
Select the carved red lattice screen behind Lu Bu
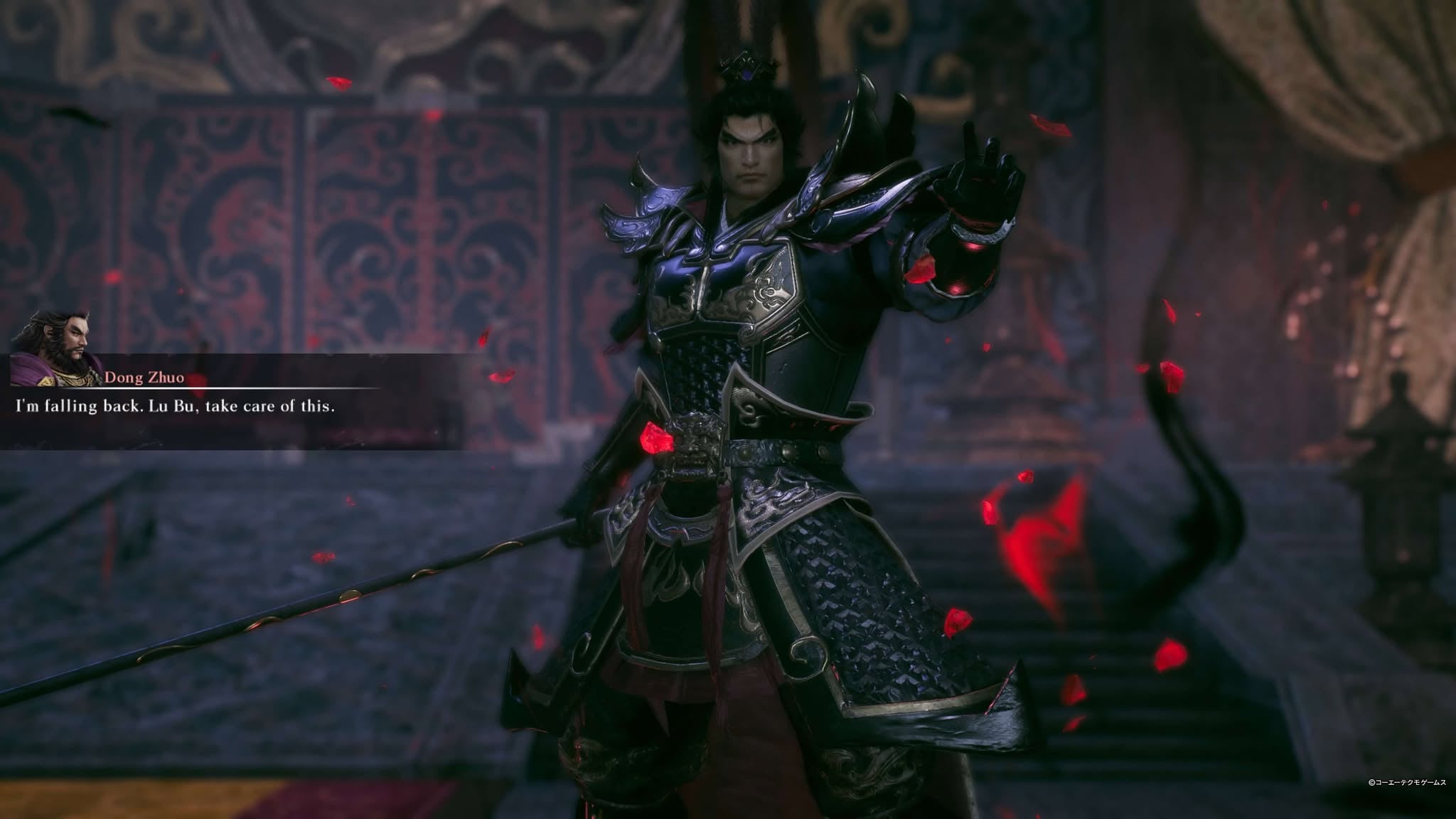coord(391,213)
